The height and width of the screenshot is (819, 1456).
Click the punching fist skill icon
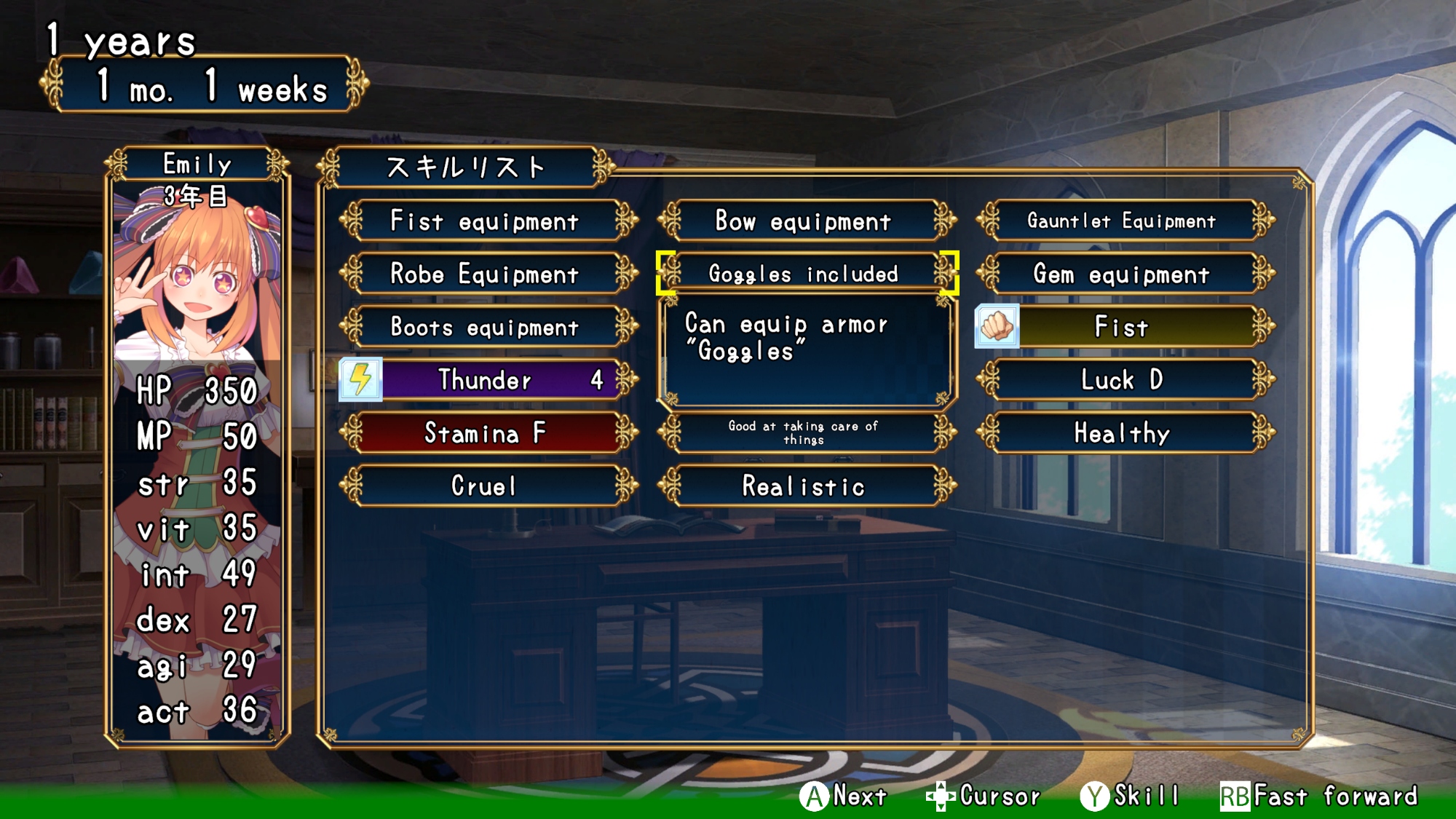pyautogui.click(x=997, y=326)
